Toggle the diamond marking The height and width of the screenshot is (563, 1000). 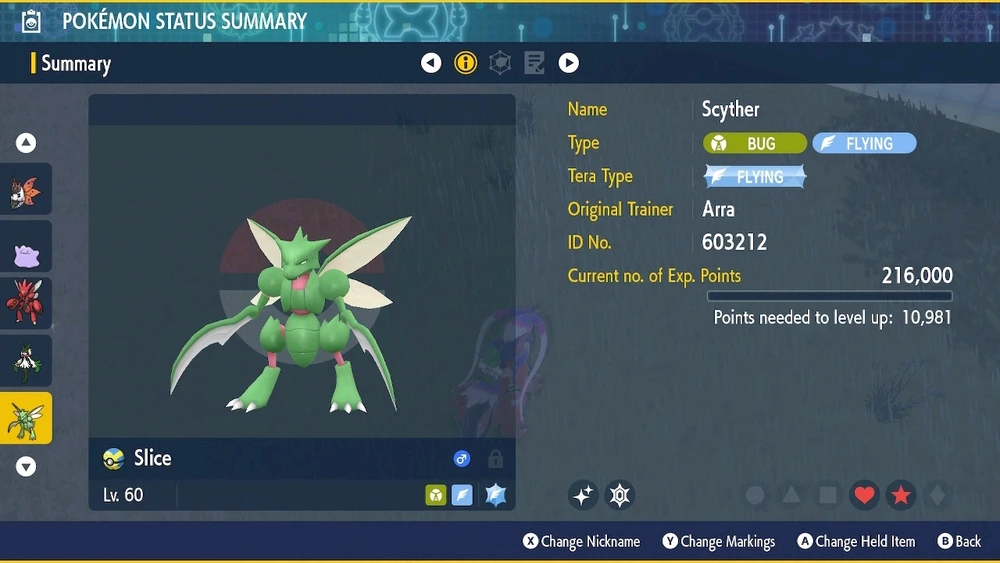point(936,495)
